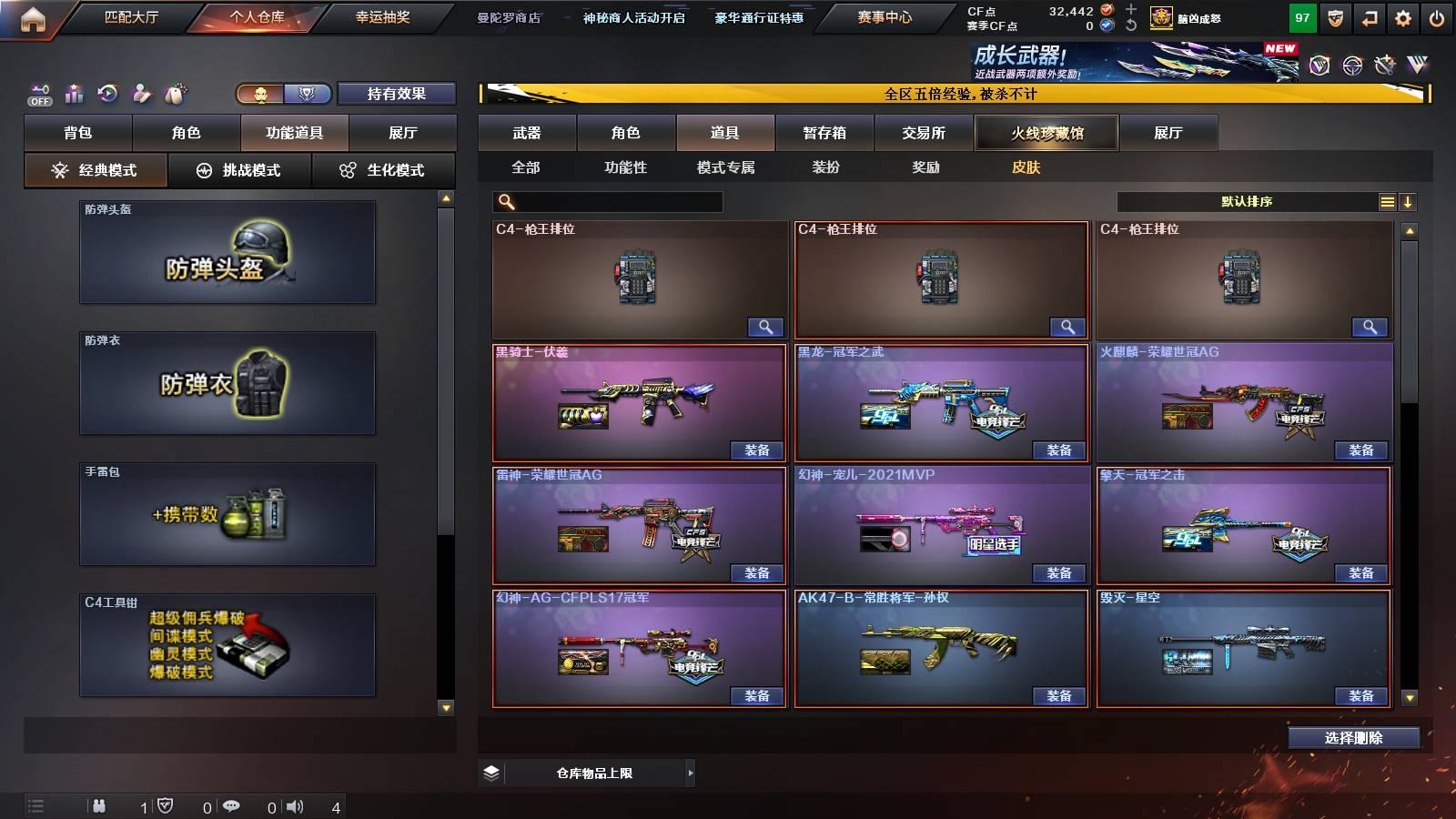Click the list view icon next to 默认排序
The image size is (1456, 819).
click(x=1387, y=201)
